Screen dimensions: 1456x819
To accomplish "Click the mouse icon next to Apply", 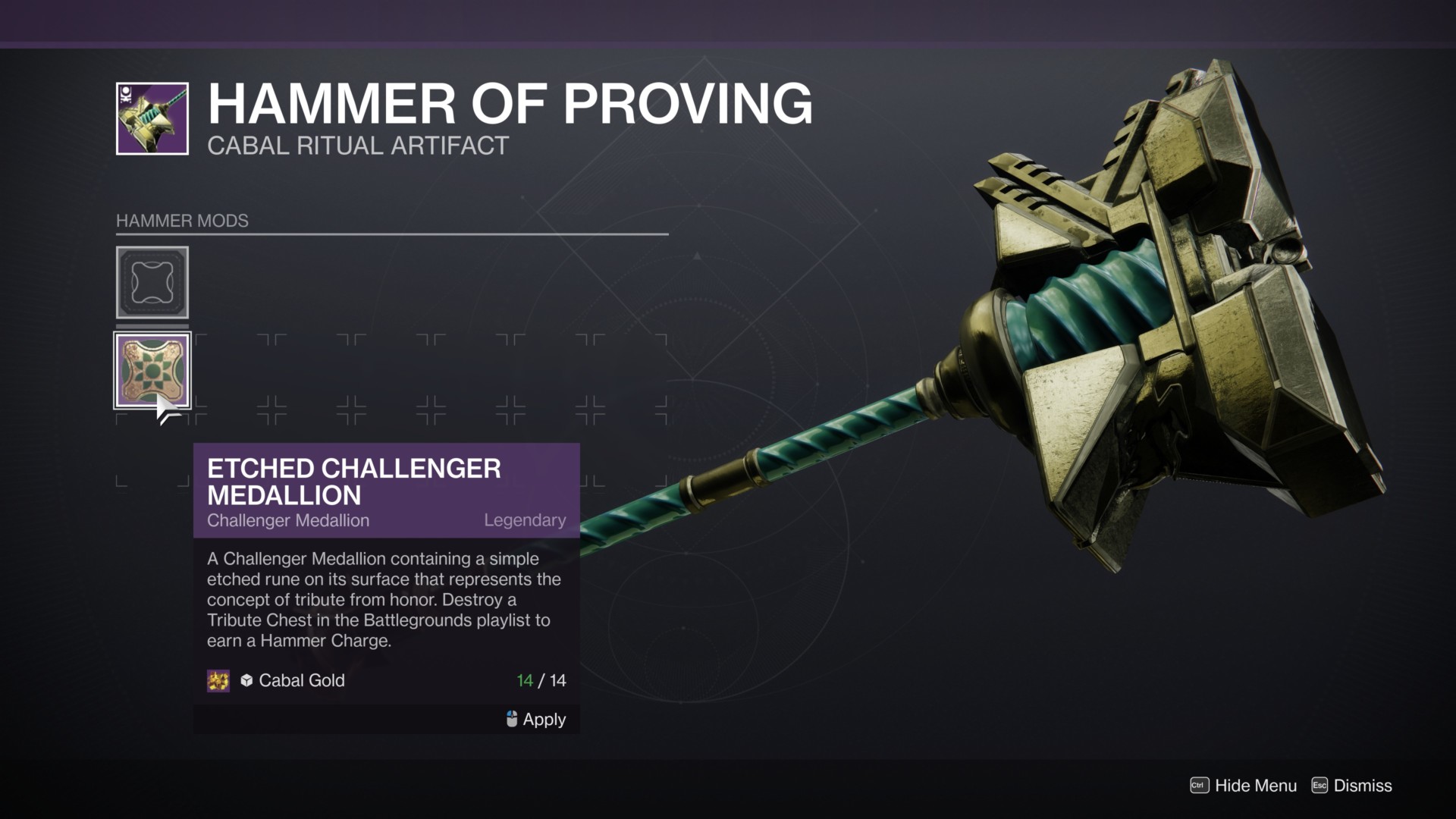I will [x=512, y=719].
